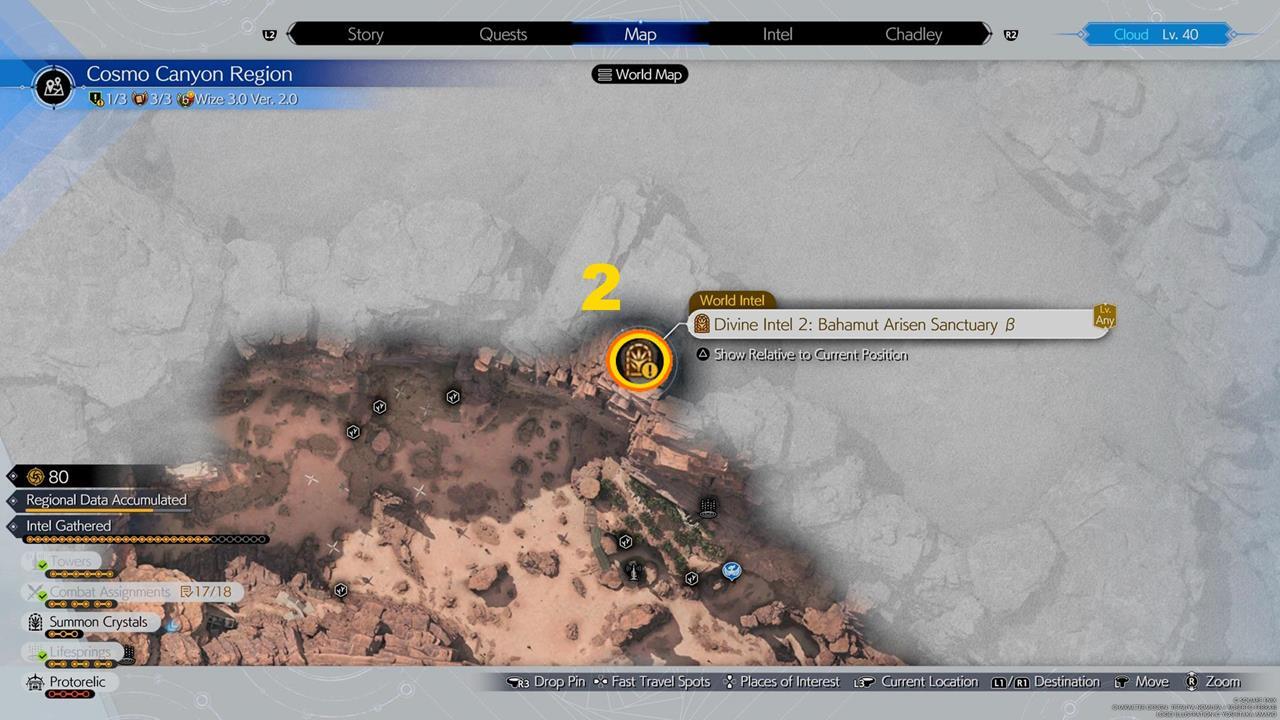Pick the Lifesprings legend entry

click(x=82, y=652)
